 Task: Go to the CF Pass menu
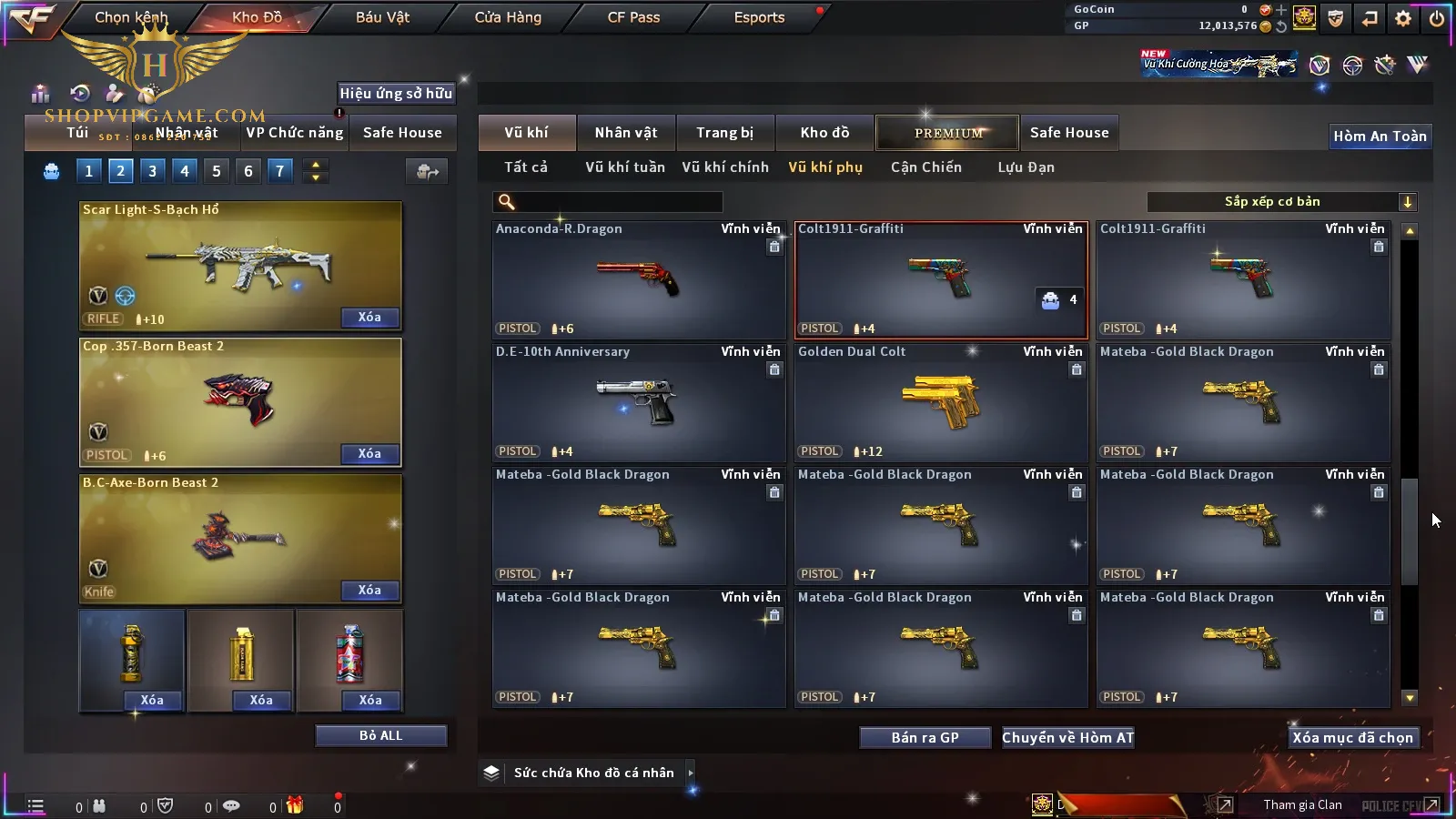click(x=633, y=17)
